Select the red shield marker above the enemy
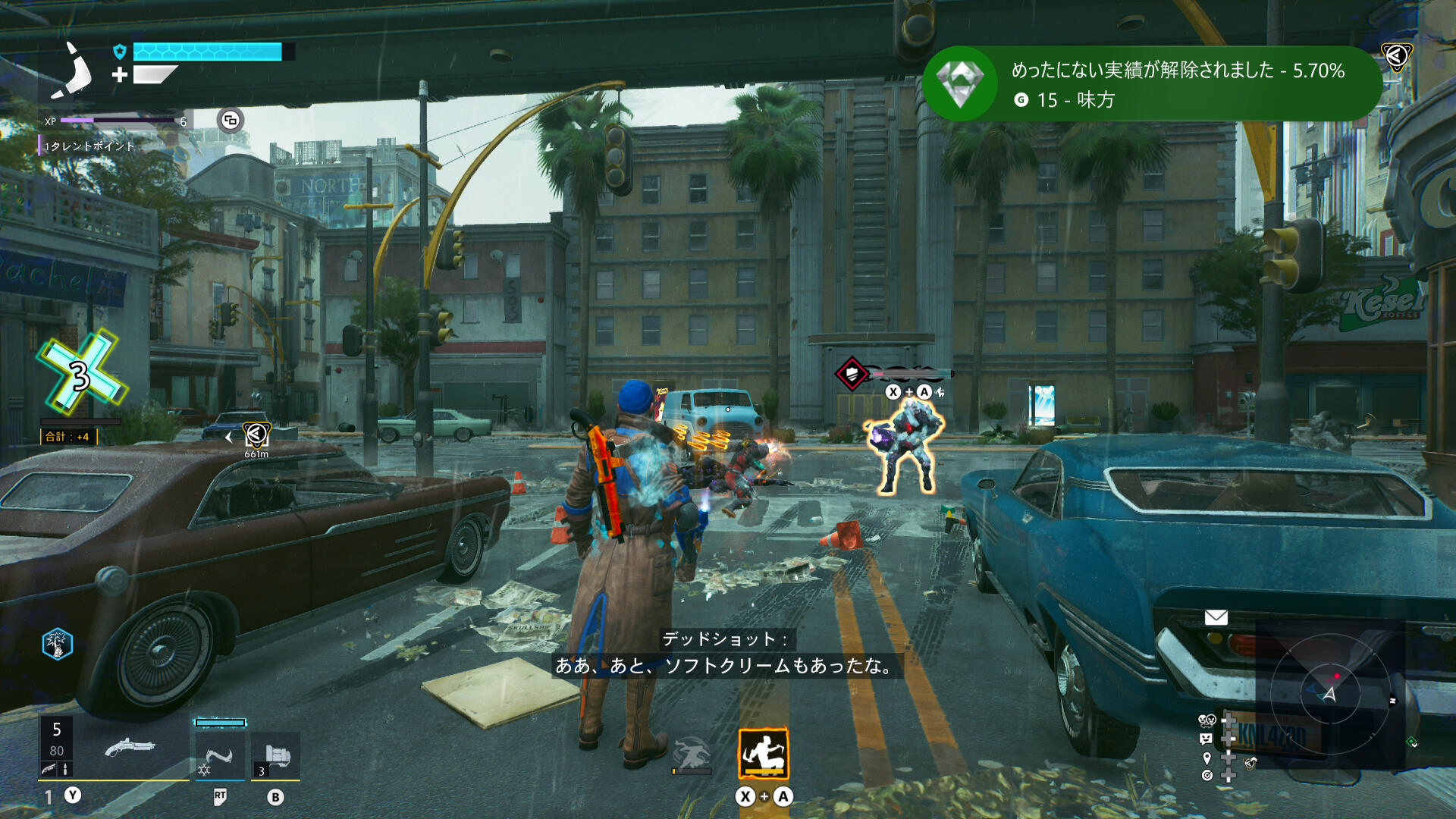This screenshot has width=1456, height=819. click(x=852, y=373)
